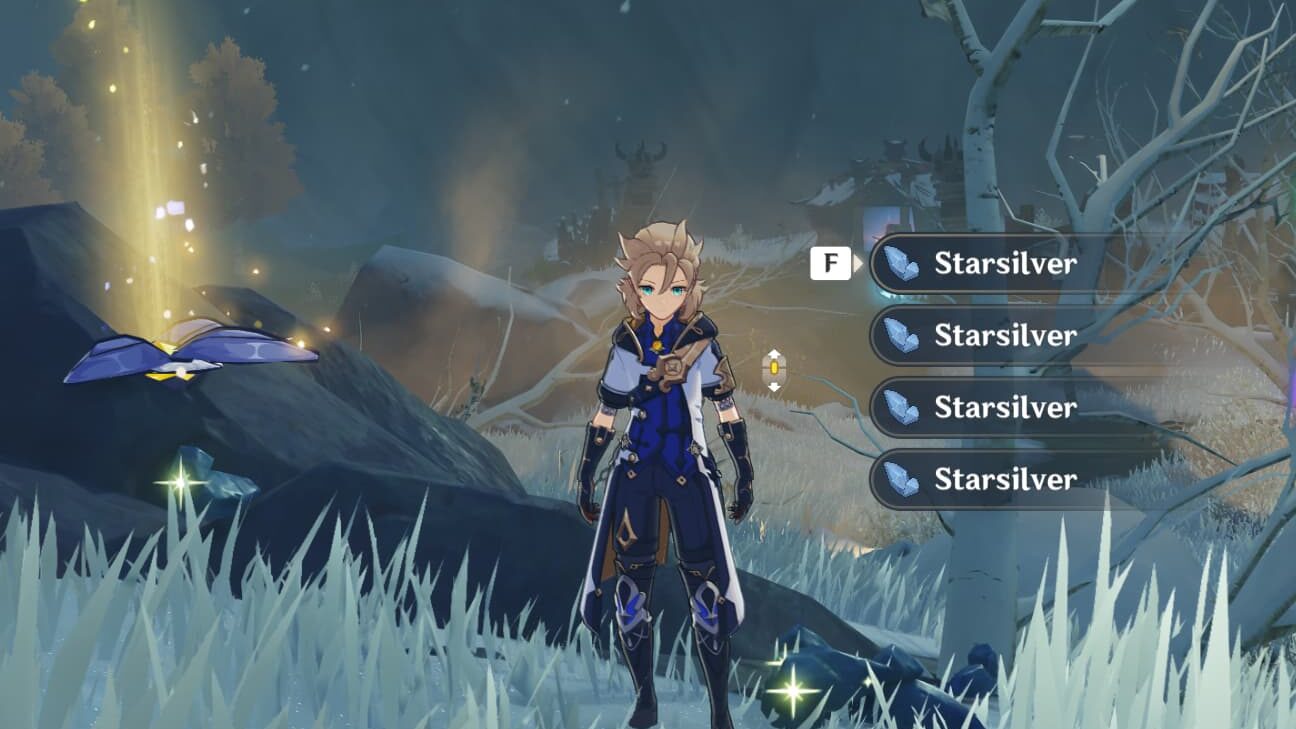The image size is (1296, 729).
Task: Click the Starsilver crystal icon in the third pickup entry
Action: point(904,408)
